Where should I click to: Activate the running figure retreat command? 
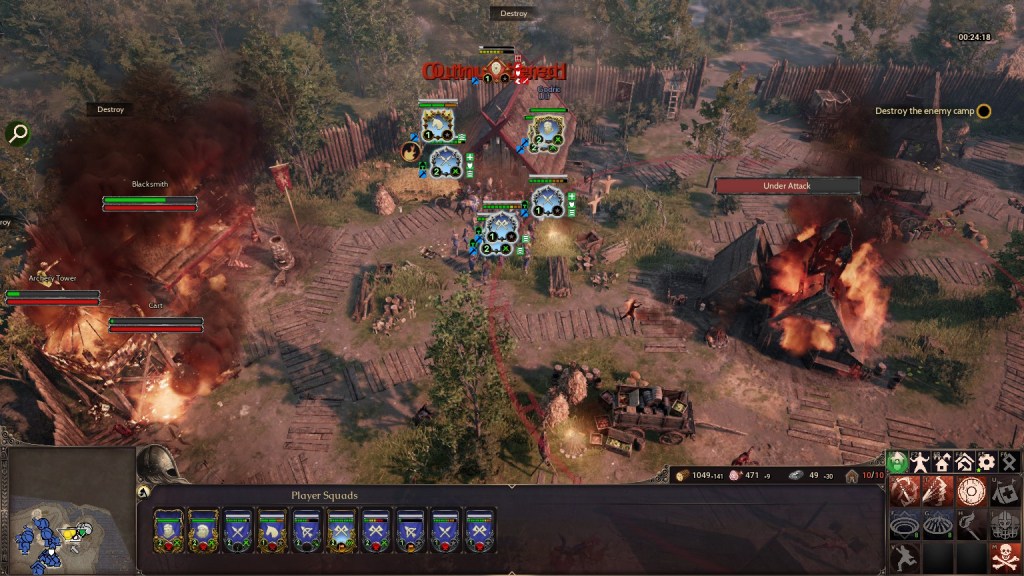[x=903, y=557]
